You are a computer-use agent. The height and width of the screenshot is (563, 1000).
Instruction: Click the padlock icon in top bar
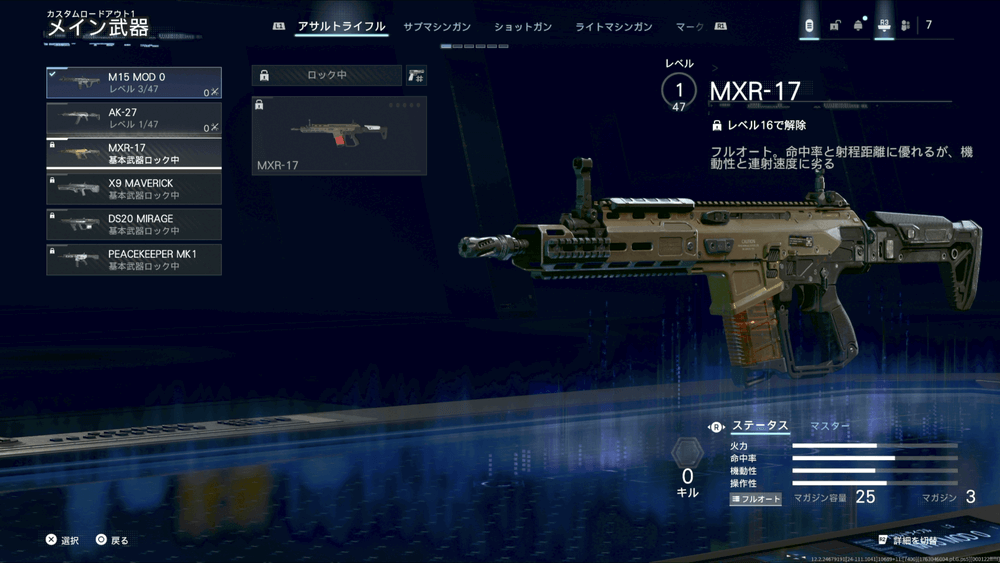click(834, 25)
